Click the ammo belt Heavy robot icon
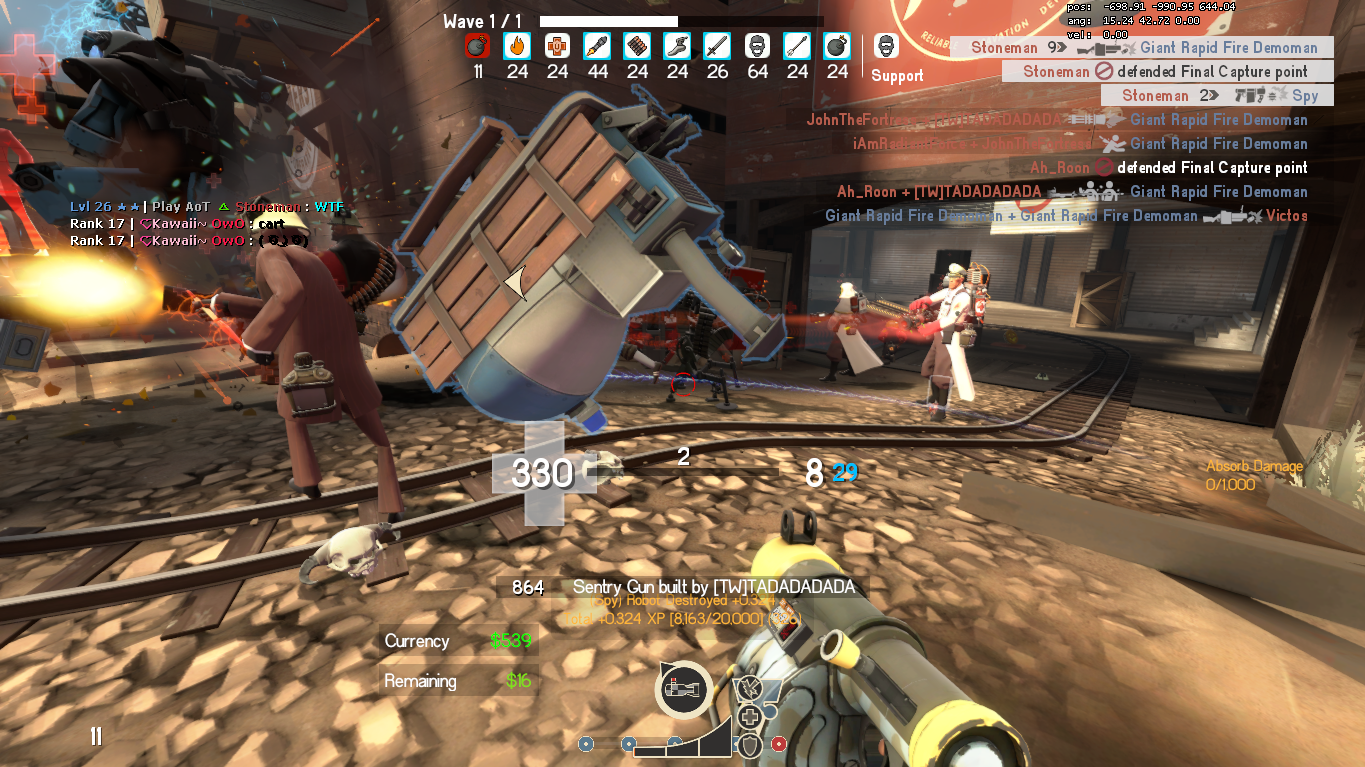 click(637, 46)
